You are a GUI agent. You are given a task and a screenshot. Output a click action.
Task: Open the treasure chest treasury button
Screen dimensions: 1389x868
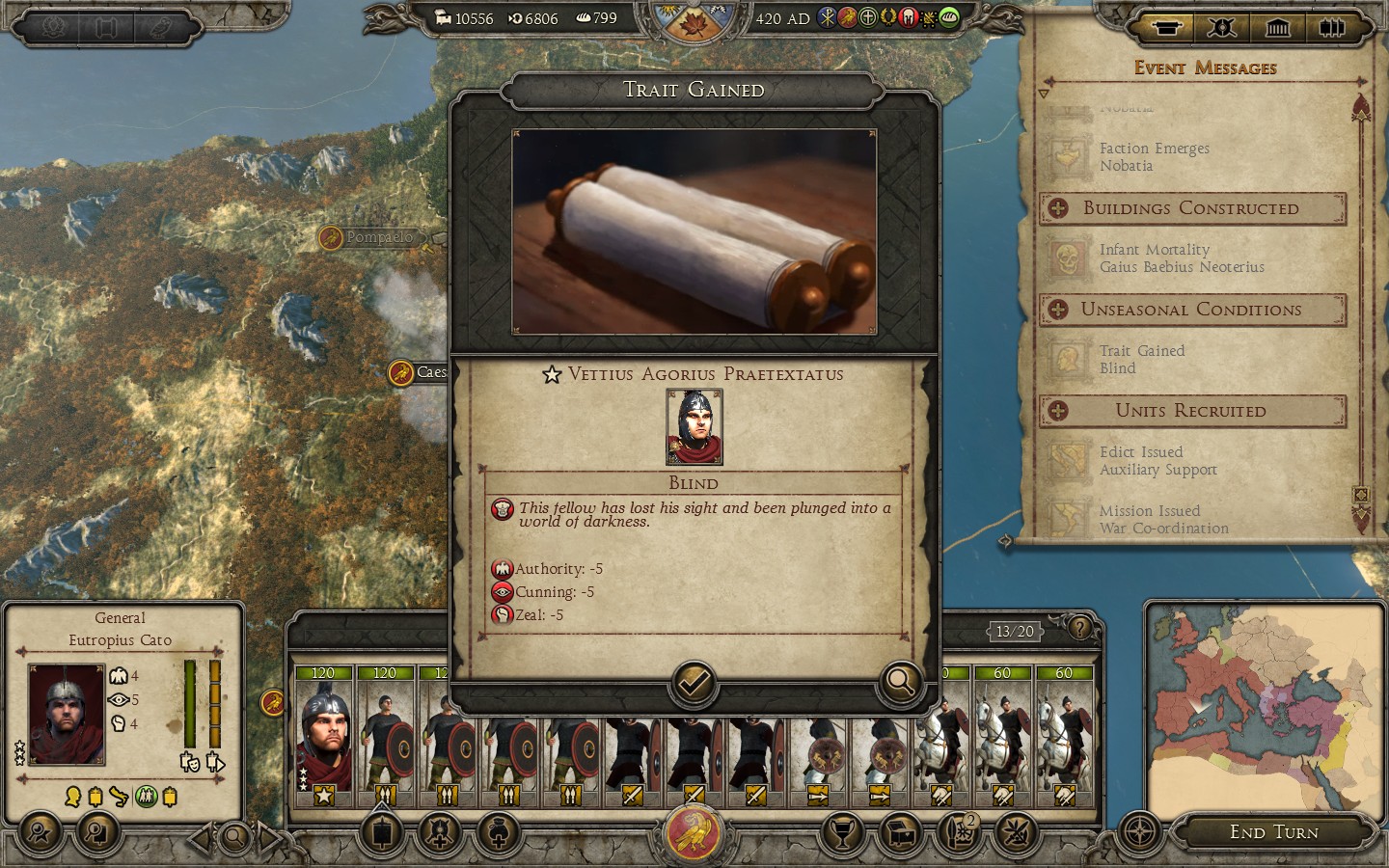[x=899, y=832]
